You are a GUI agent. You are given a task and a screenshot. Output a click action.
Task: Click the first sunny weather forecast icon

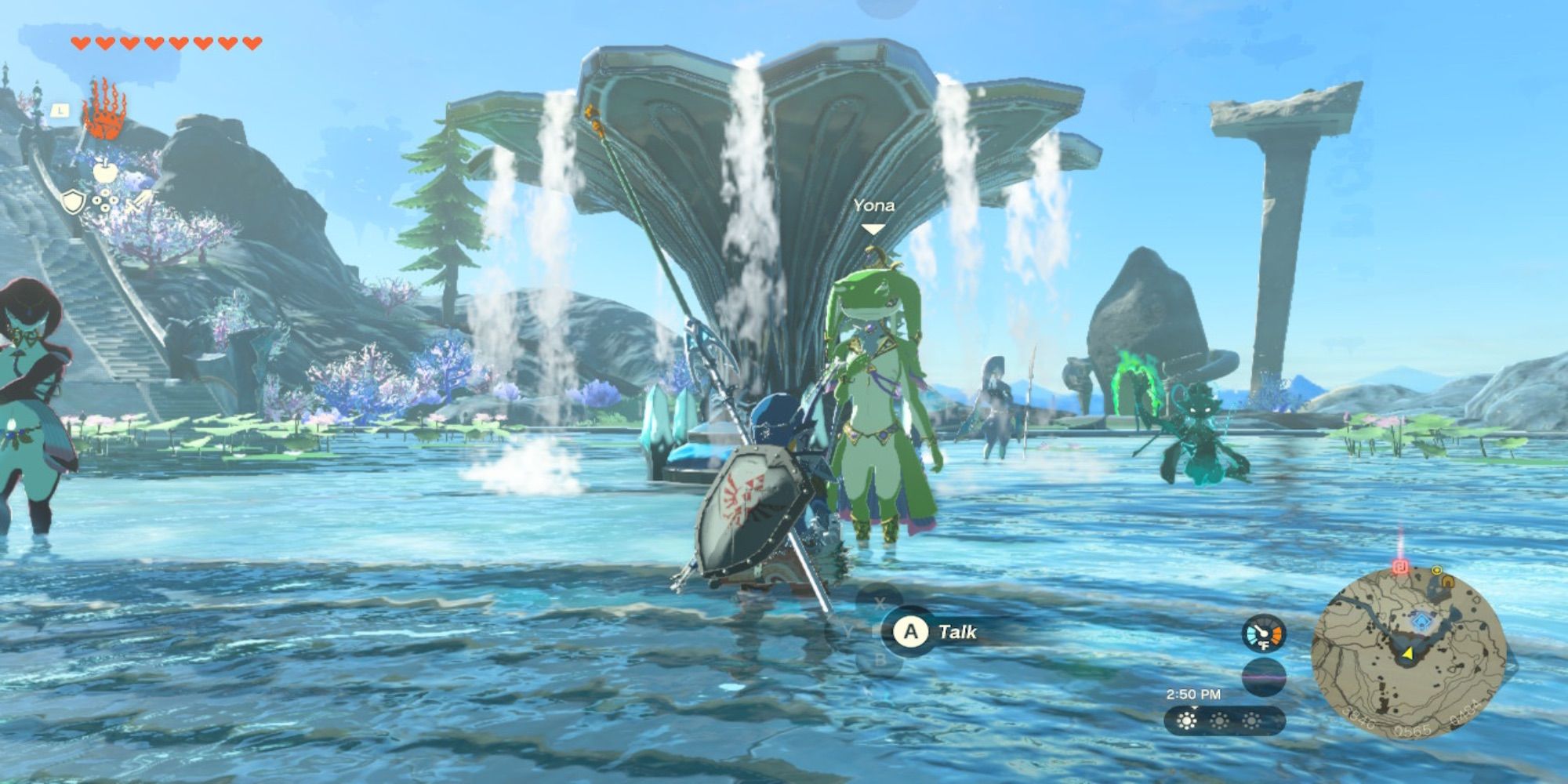(1186, 722)
